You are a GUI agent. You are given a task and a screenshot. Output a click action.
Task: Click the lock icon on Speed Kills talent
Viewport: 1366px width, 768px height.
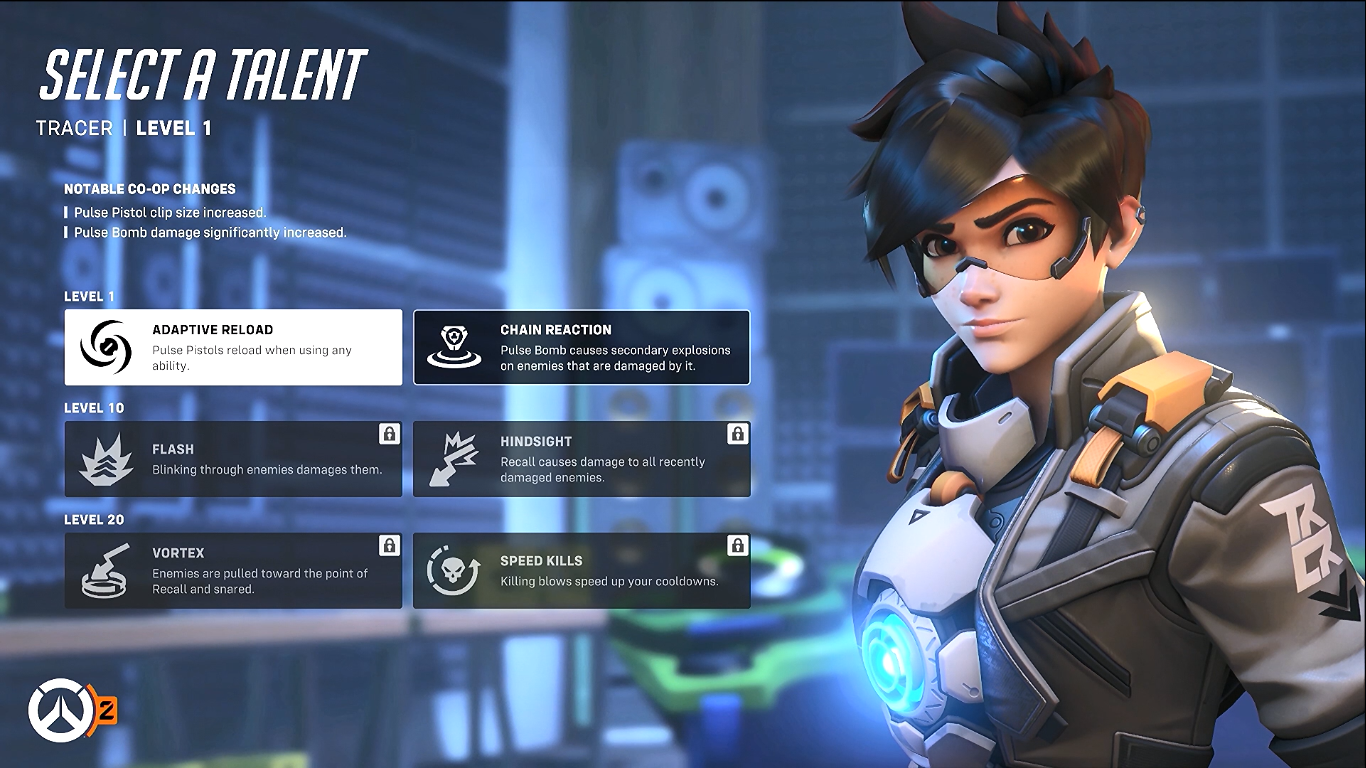point(736,546)
